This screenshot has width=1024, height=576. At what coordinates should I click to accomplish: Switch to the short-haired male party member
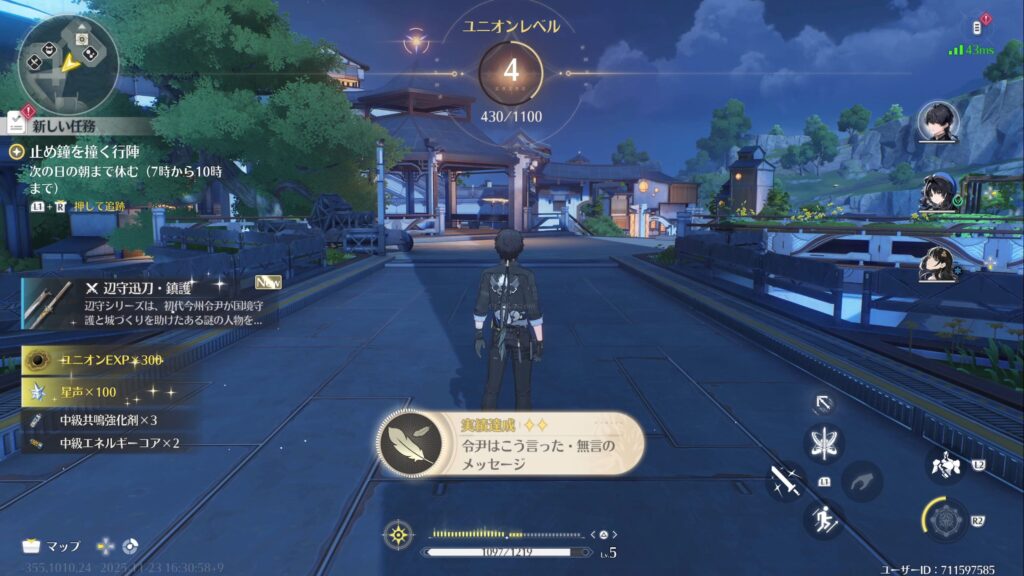coord(939,122)
